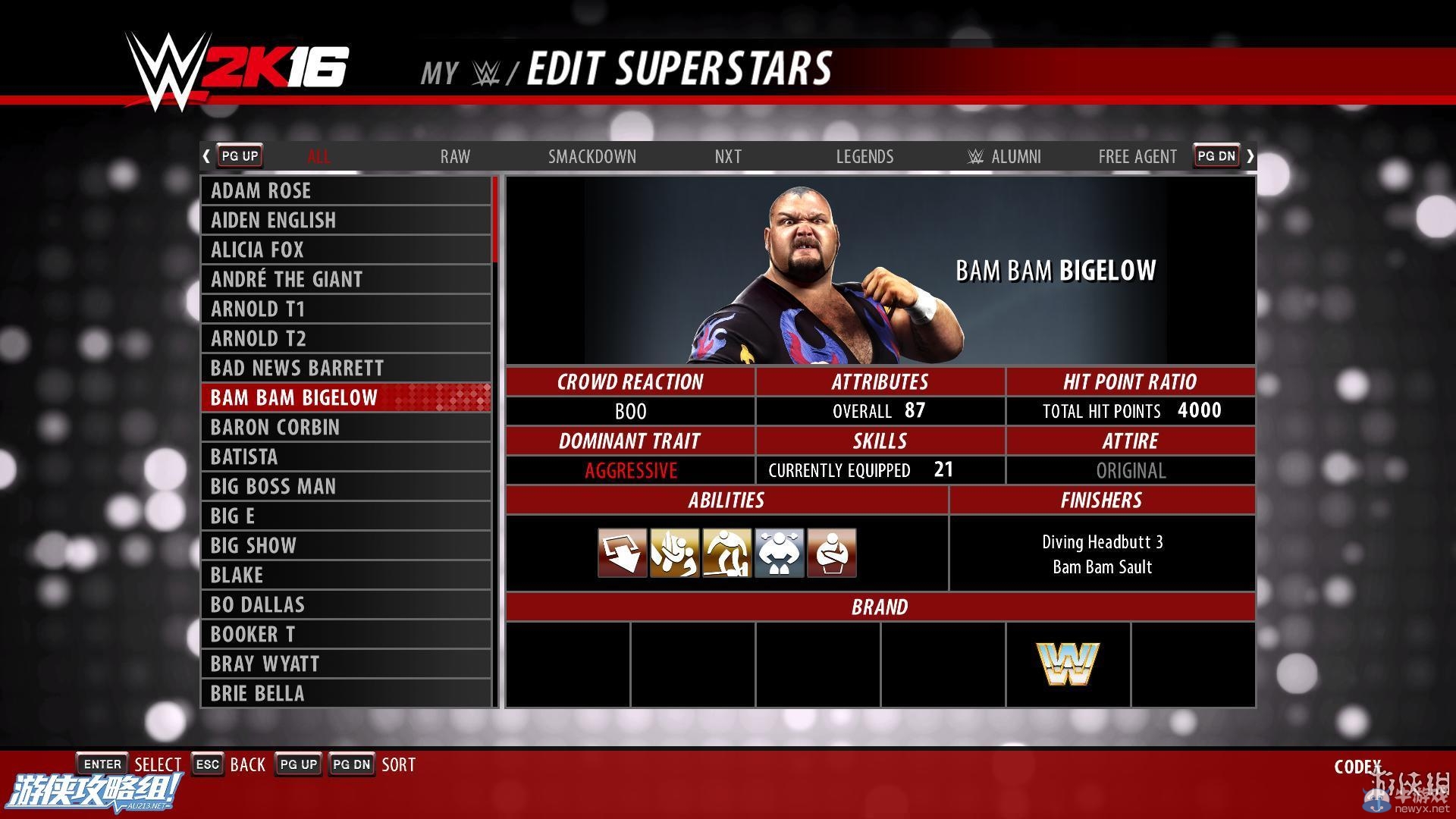The image size is (1456, 819).
Task: Switch to the SMACKDOWN roster list
Action: (592, 156)
